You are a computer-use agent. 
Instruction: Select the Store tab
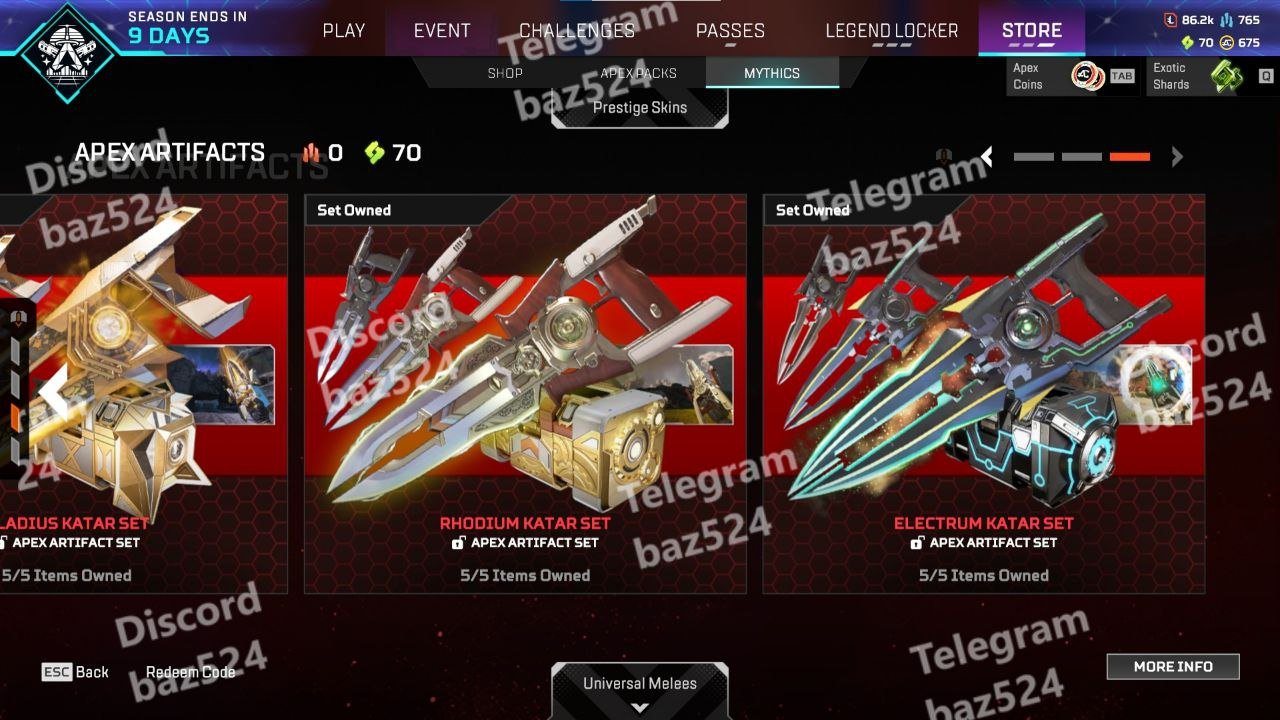pyautogui.click(x=1031, y=30)
